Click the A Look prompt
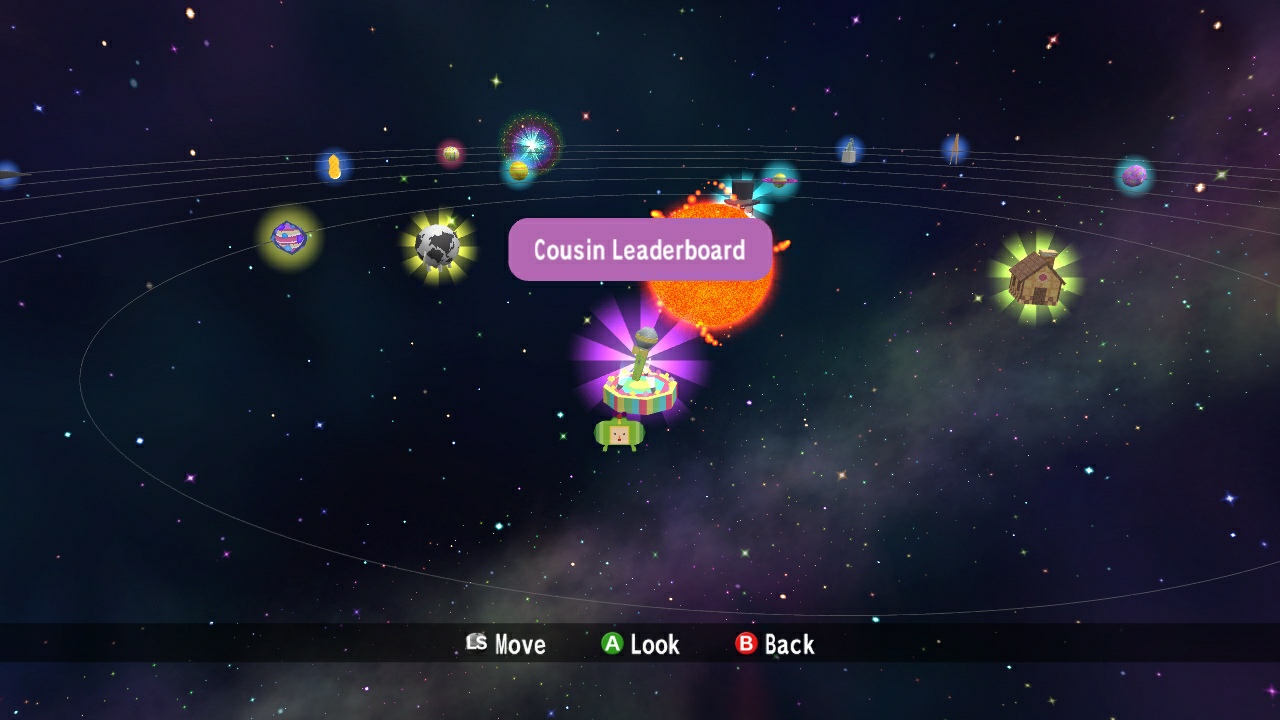The width and height of the screenshot is (1280, 720). coord(640,645)
